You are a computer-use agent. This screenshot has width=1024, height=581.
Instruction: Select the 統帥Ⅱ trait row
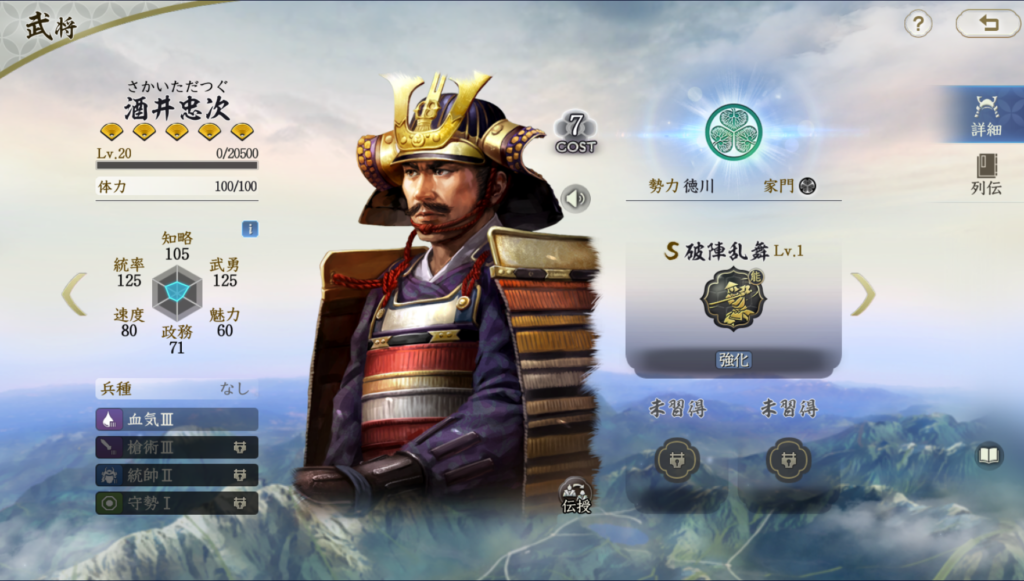click(177, 475)
